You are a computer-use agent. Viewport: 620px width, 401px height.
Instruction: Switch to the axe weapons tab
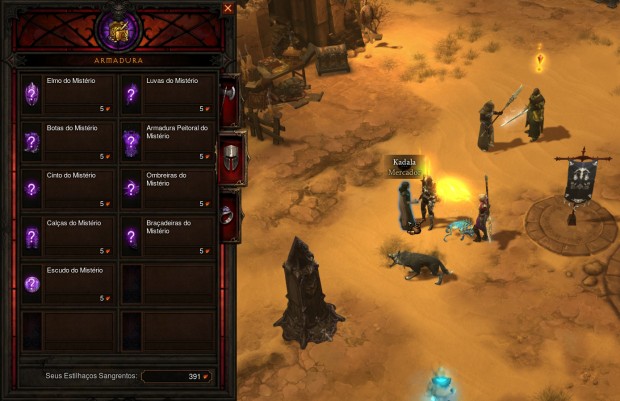click(x=230, y=100)
